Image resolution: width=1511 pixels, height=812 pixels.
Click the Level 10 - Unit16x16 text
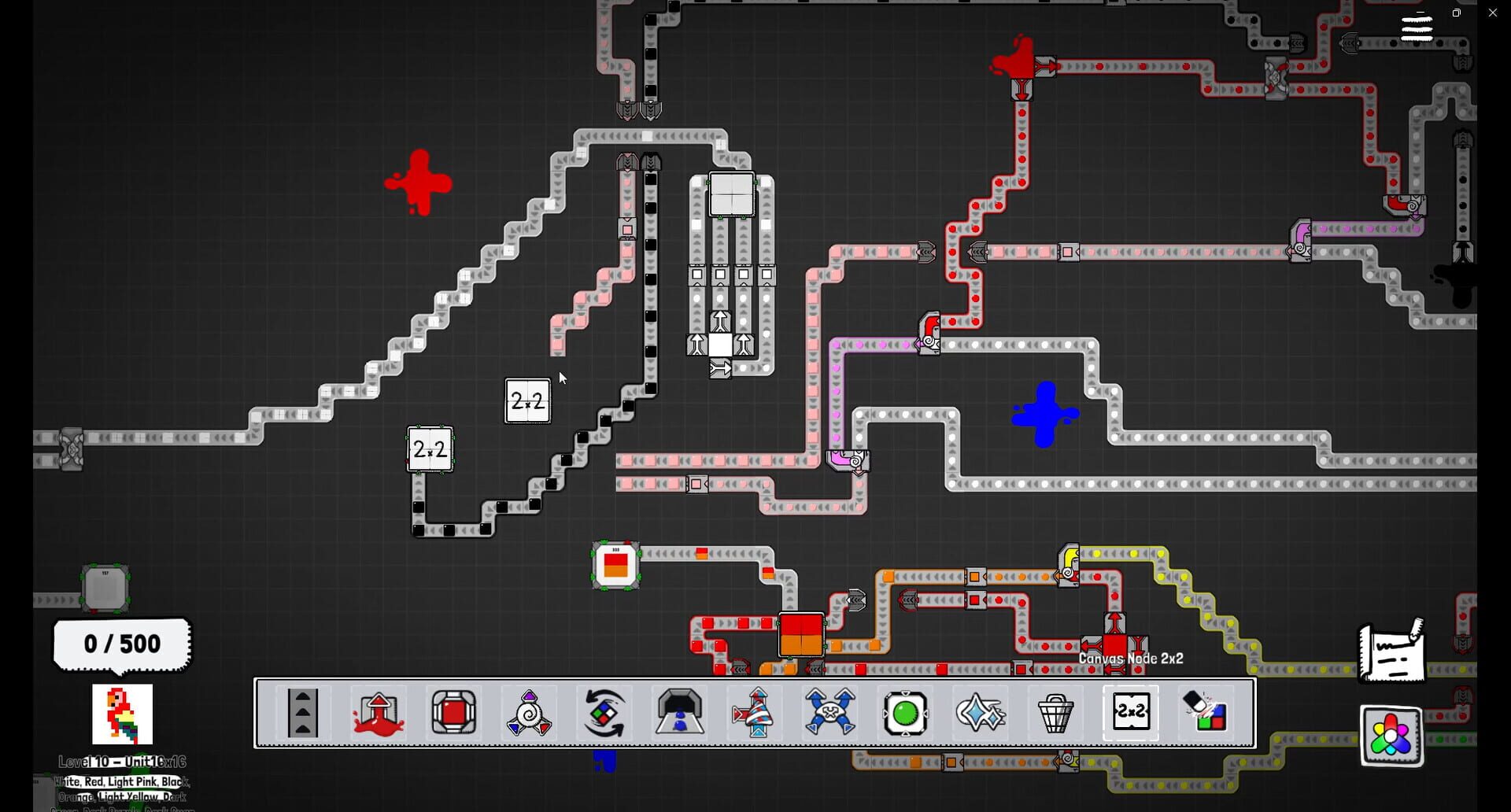click(121, 761)
